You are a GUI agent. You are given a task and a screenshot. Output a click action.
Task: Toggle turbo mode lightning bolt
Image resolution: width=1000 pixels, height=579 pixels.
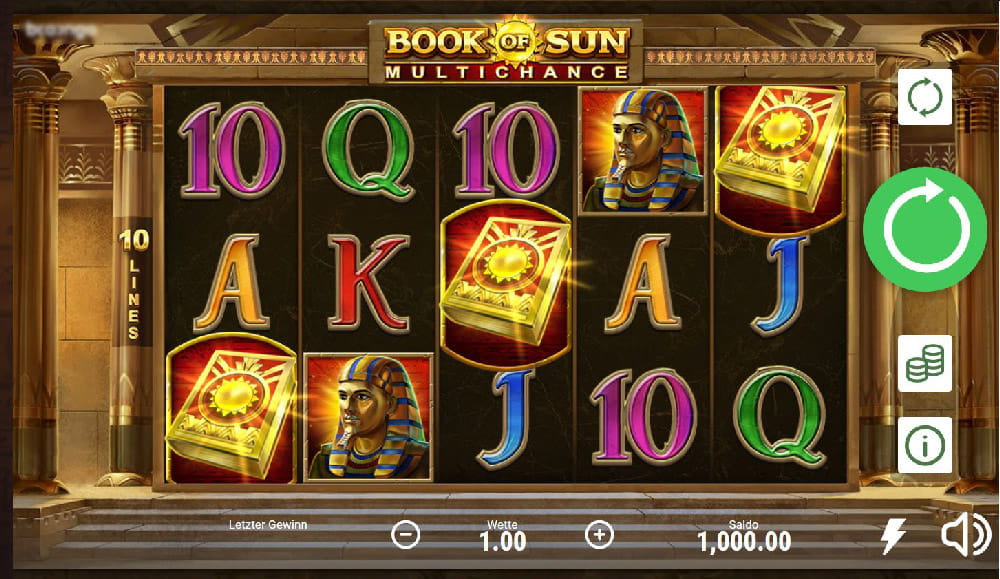click(893, 537)
